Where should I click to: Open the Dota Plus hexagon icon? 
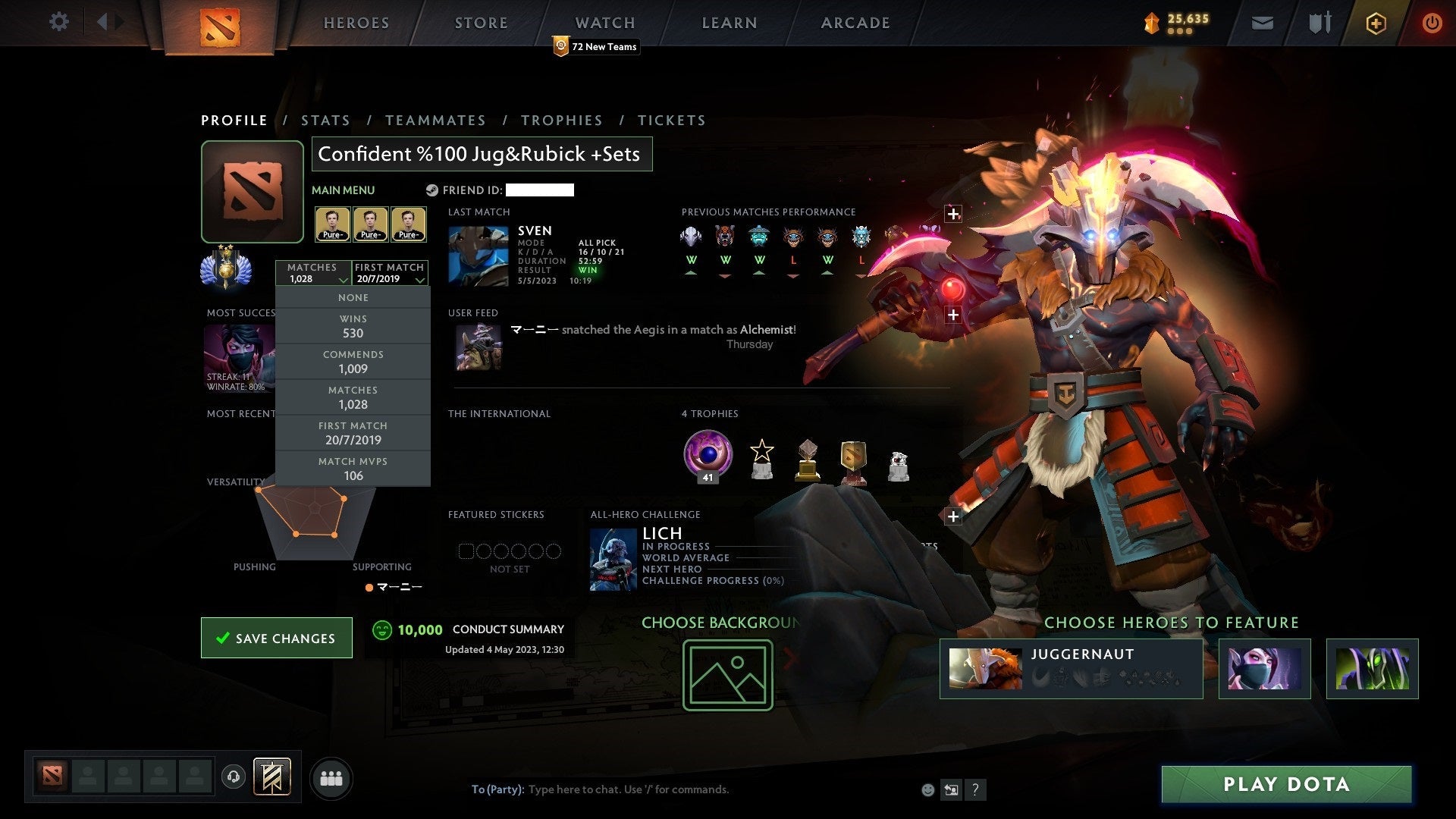(x=1375, y=23)
